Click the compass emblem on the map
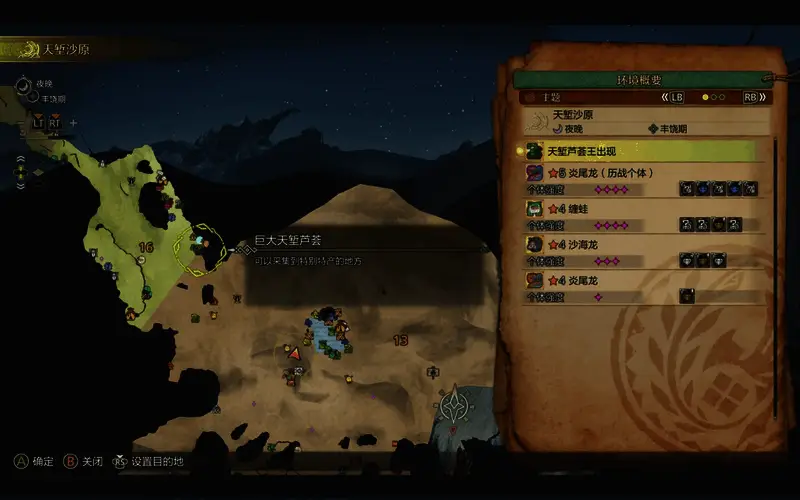Screen dimensions: 800x500 pos(456,408)
